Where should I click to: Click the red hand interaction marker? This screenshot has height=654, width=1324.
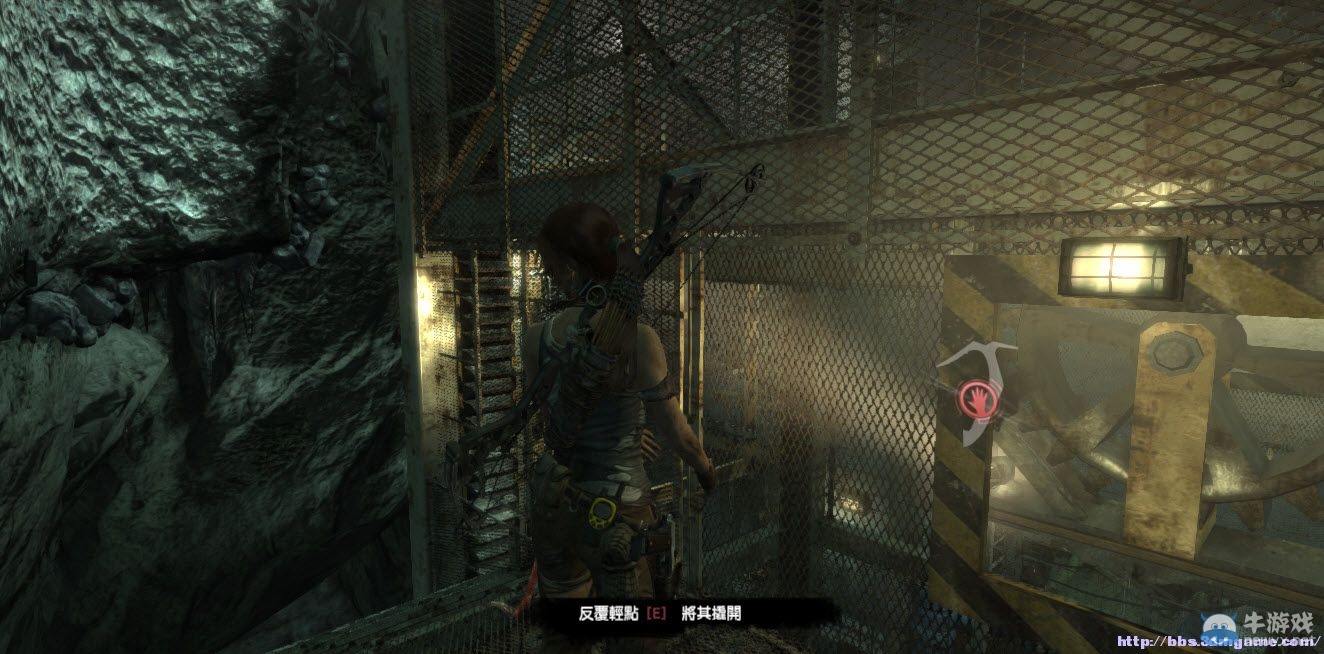(975, 399)
